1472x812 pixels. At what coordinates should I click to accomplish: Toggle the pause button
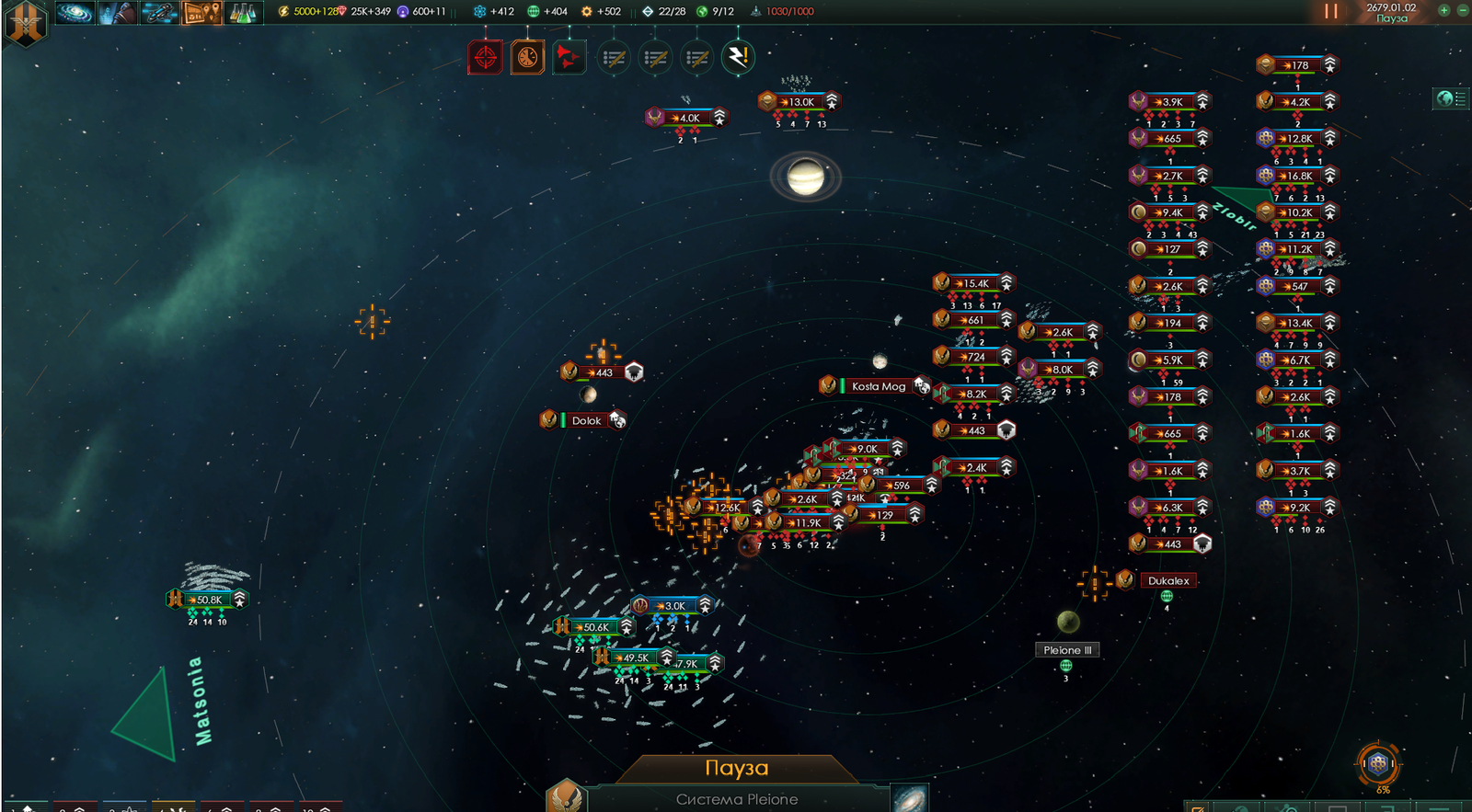1330,11
